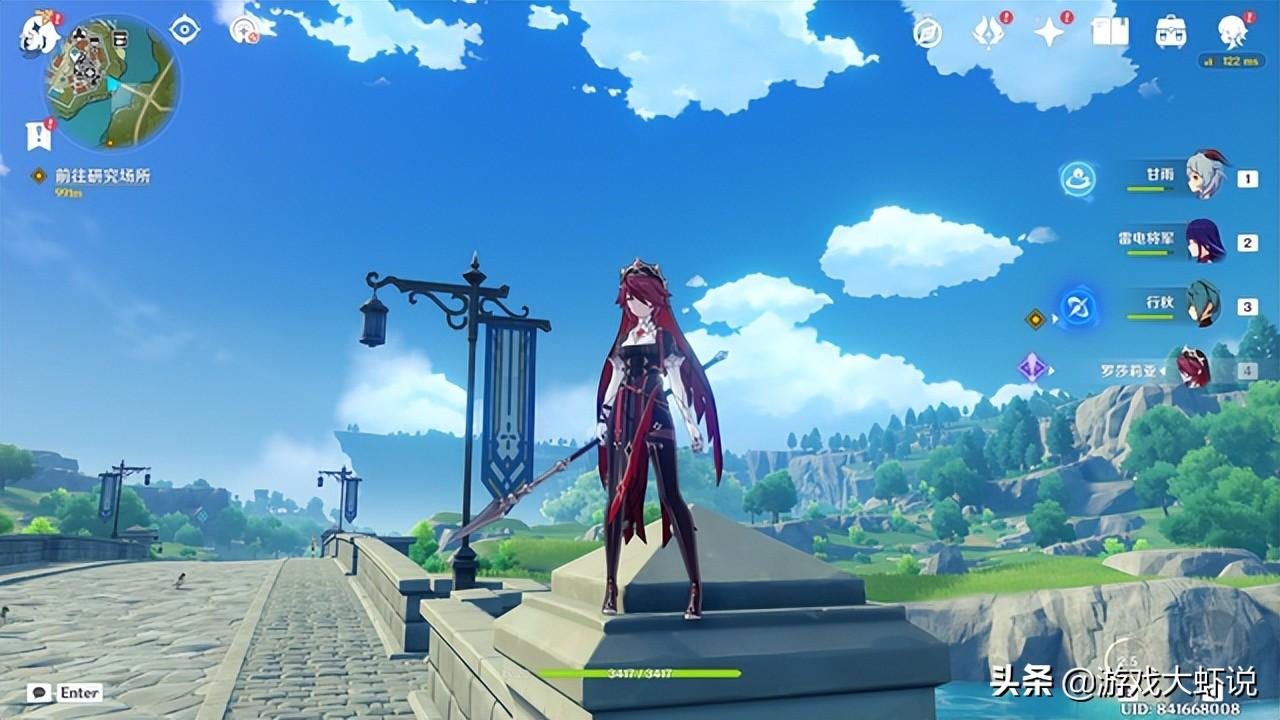This screenshot has height=720, width=1280.
Task: Open the gauge icon beside elemental sight
Action: point(244,30)
